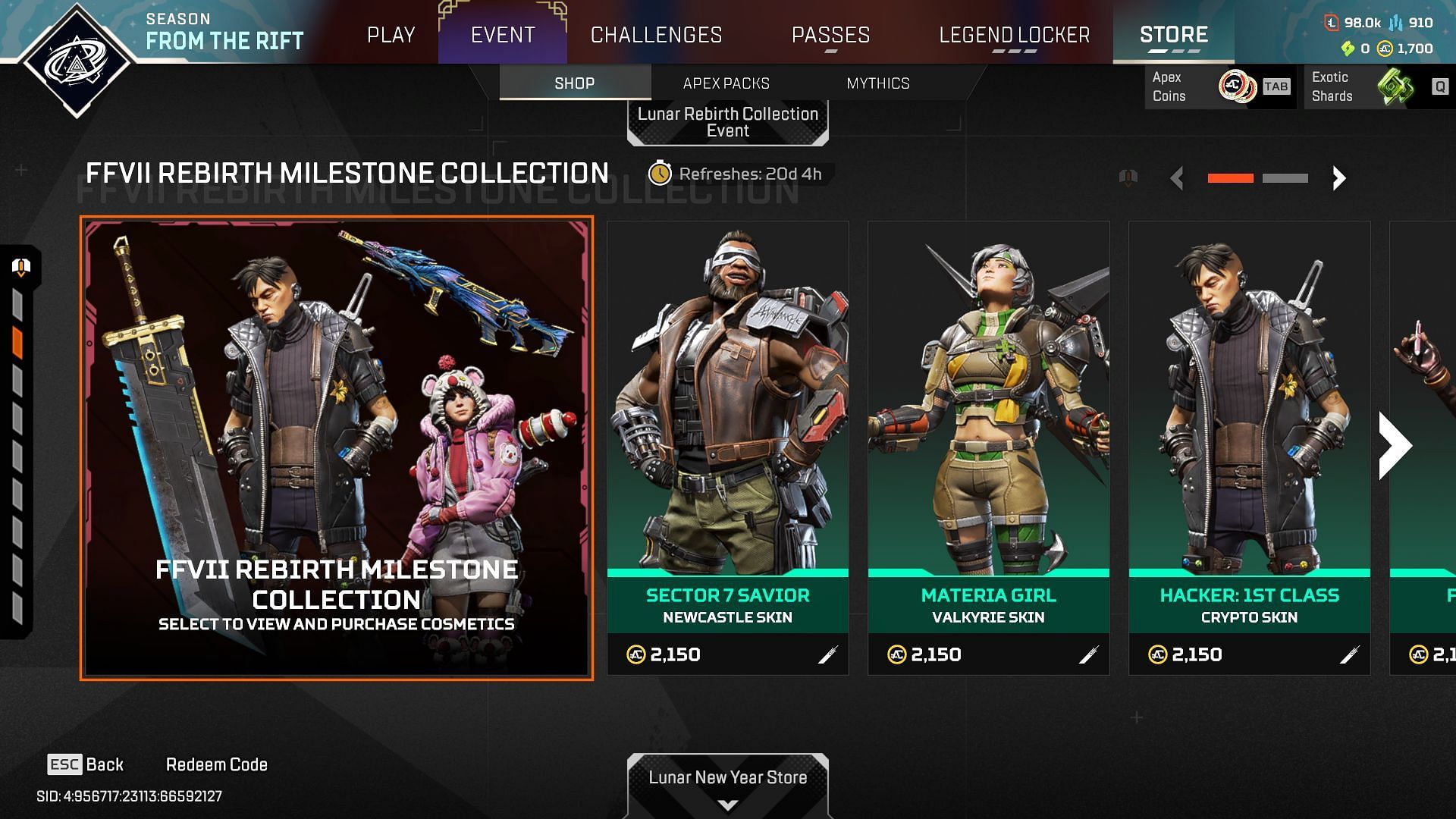Buy Apex Coins
The width and height of the screenshot is (1456, 819).
[1219, 86]
